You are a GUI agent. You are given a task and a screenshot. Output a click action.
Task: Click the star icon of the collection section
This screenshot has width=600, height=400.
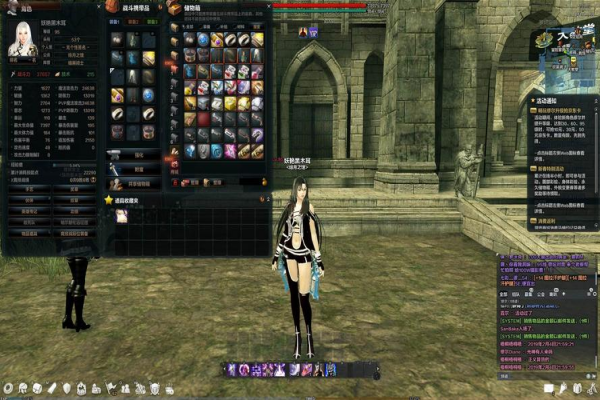109,200
